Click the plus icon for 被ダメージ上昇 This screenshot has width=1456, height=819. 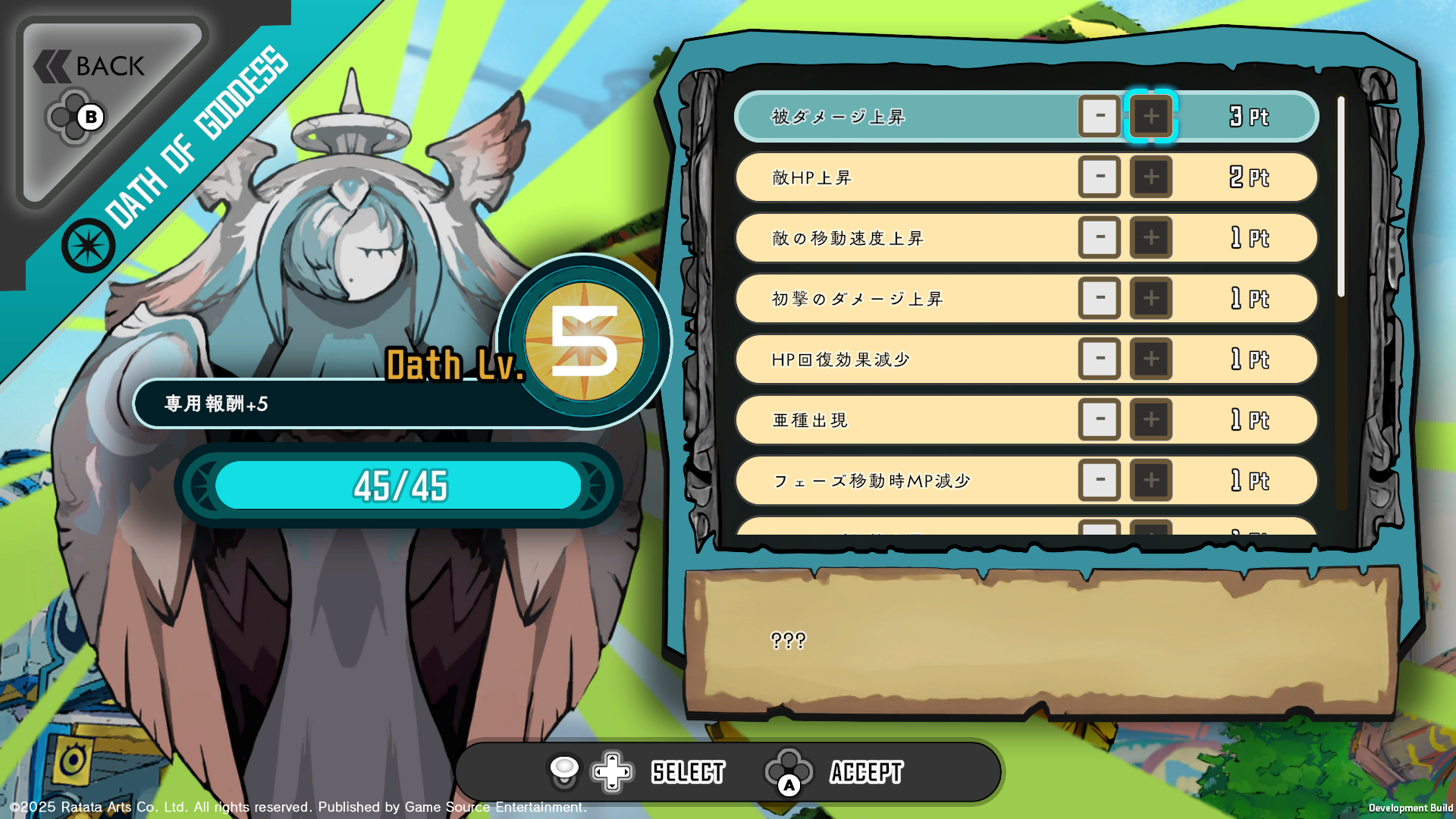click(1151, 116)
